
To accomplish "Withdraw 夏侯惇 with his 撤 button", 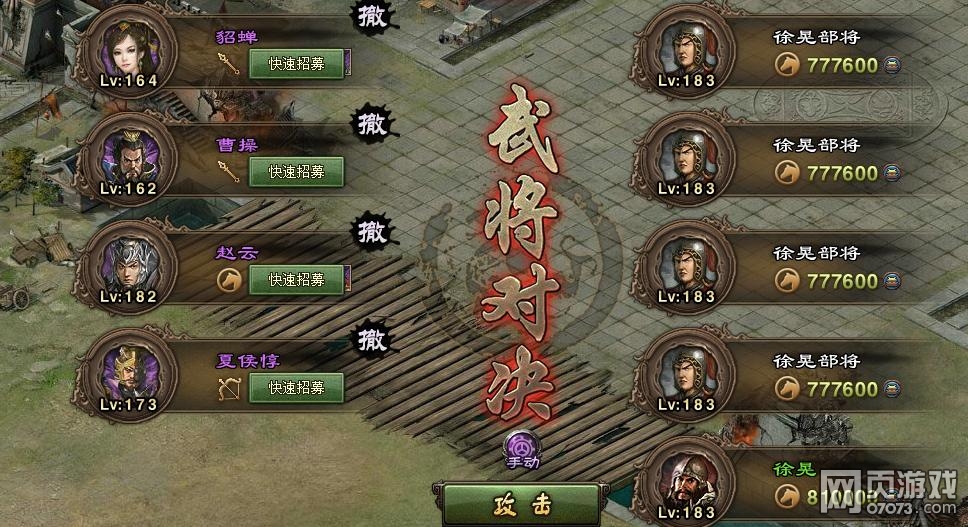I will [371, 340].
